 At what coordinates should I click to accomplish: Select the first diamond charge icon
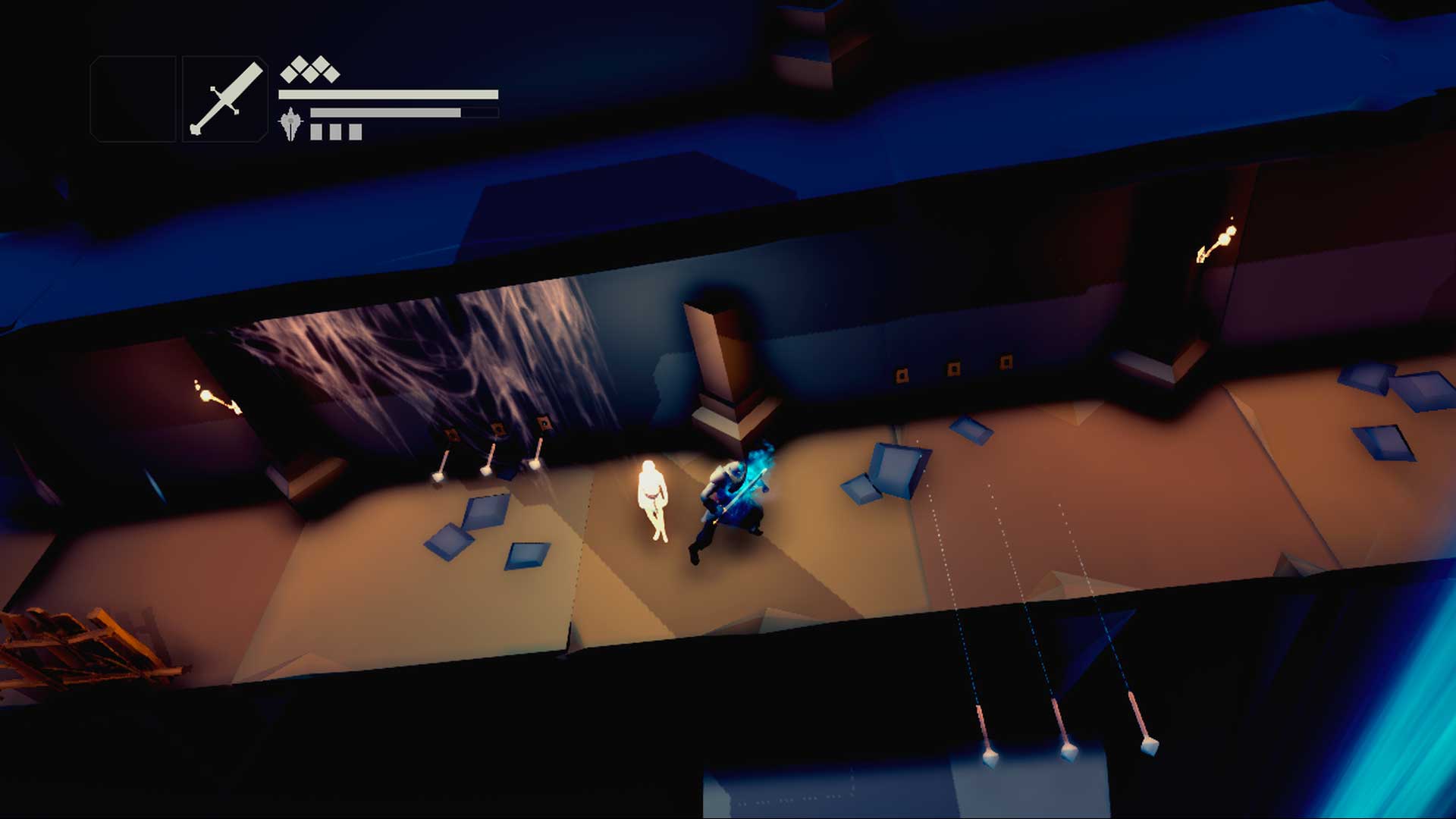[x=291, y=74]
